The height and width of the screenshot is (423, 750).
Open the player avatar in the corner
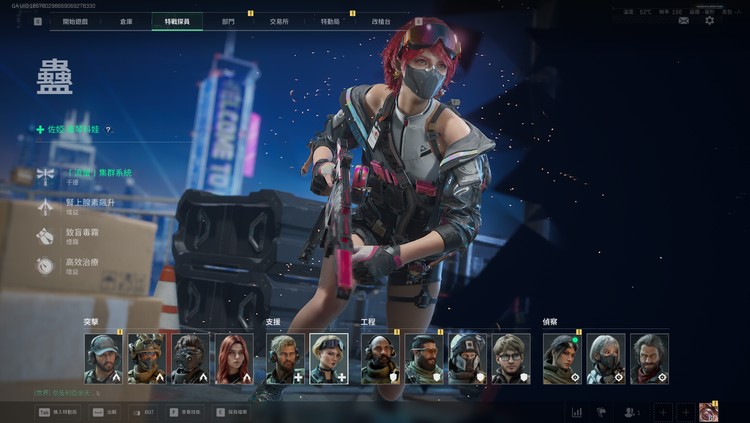pos(708,411)
